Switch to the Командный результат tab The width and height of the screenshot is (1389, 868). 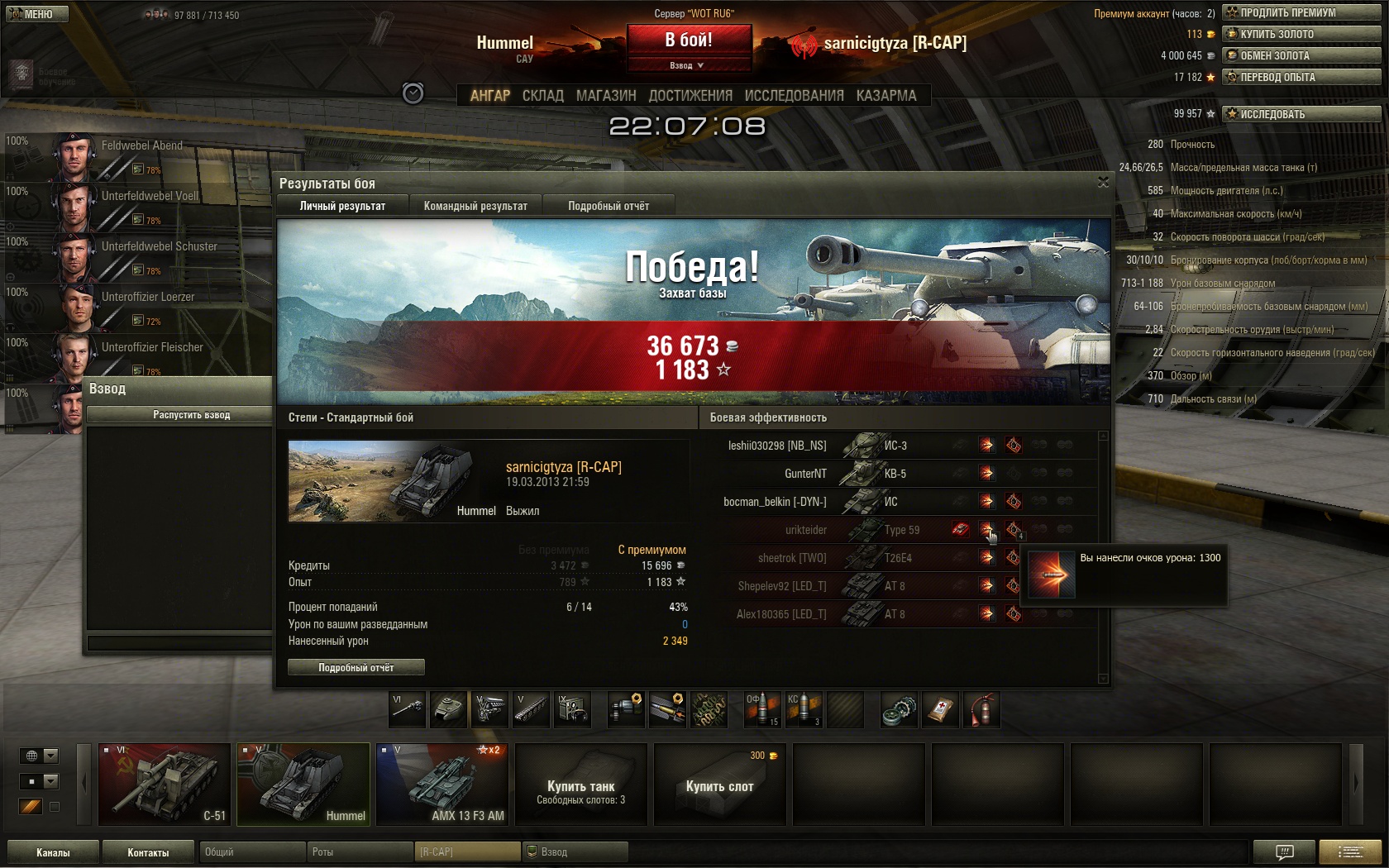(475, 206)
